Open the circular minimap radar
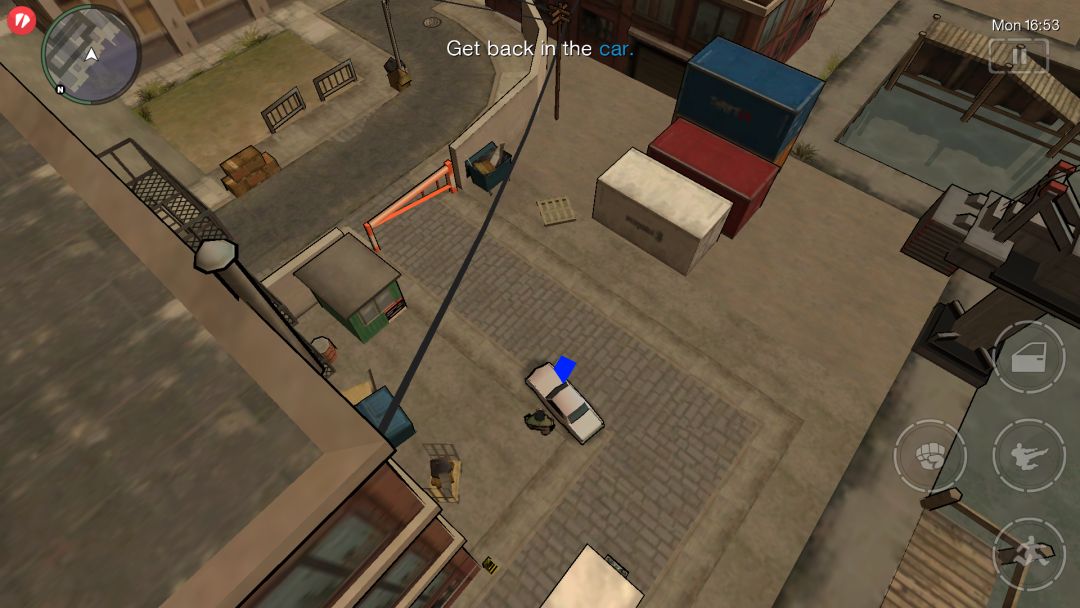This screenshot has height=608, width=1080. [90, 54]
